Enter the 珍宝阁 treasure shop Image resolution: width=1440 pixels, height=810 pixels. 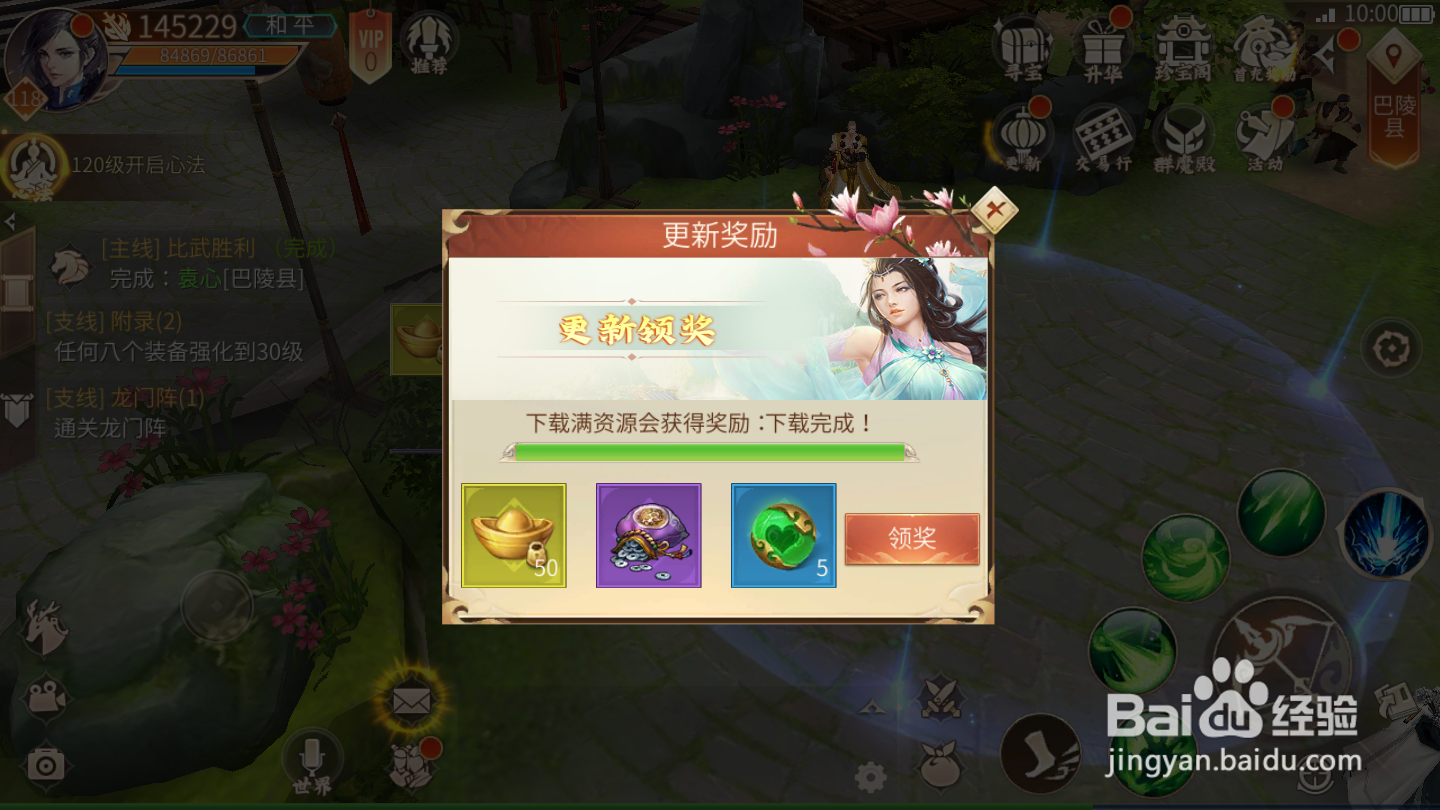tap(1184, 45)
